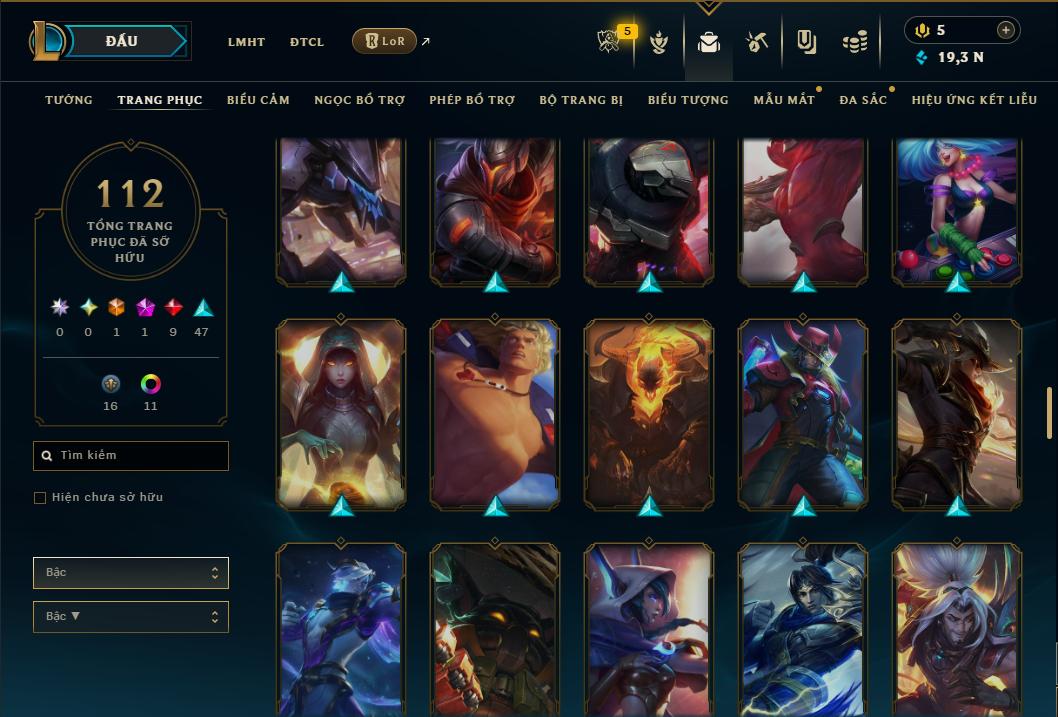1058x717 pixels.
Task: Open the loot hammer icon
Action: click(756, 42)
